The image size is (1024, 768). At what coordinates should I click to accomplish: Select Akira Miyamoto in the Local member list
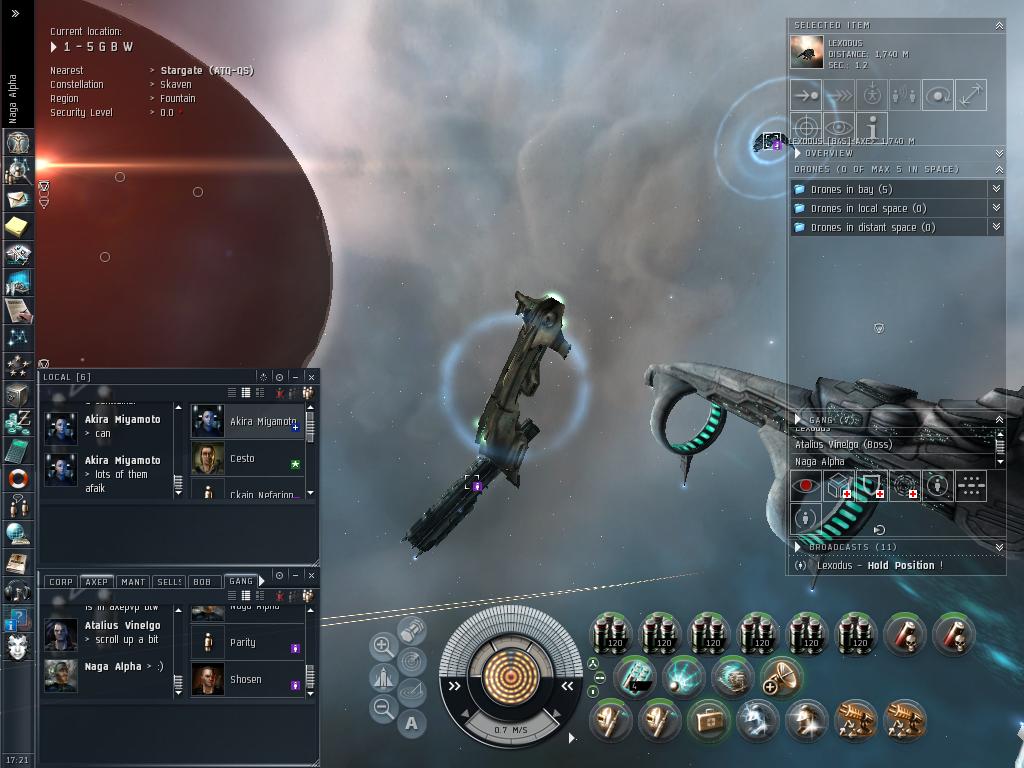click(262, 421)
